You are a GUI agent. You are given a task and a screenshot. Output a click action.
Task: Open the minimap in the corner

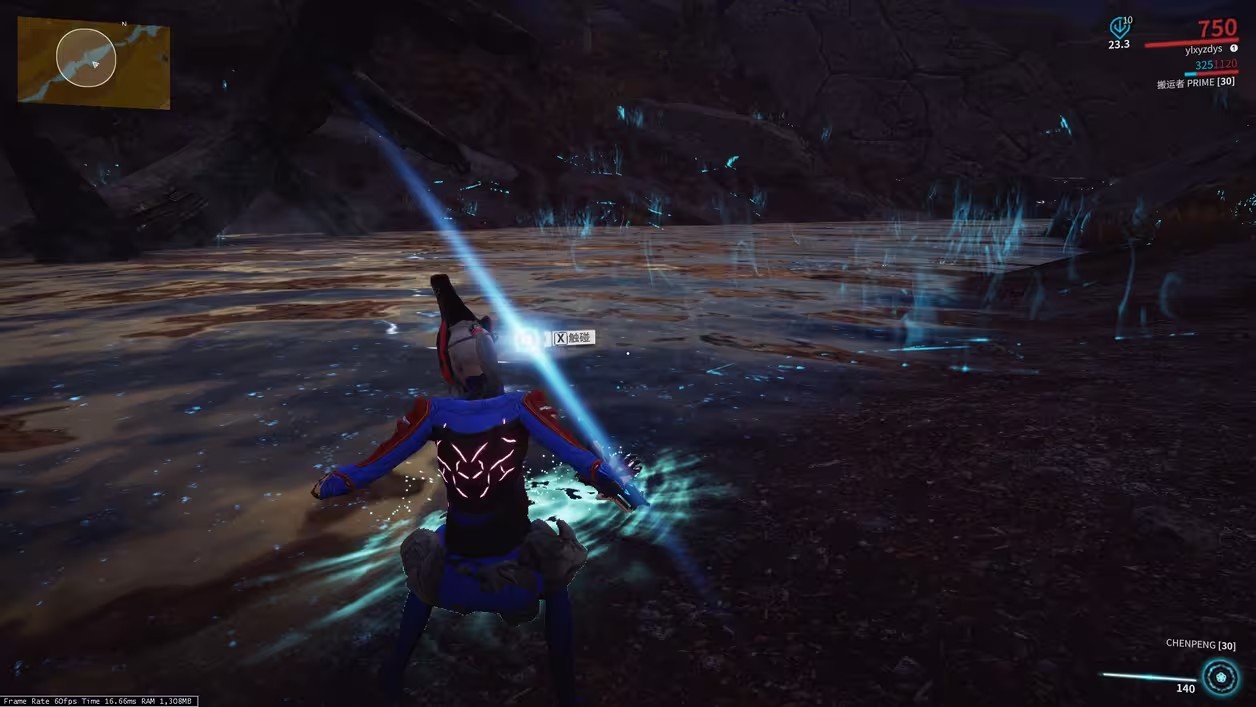(93, 62)
